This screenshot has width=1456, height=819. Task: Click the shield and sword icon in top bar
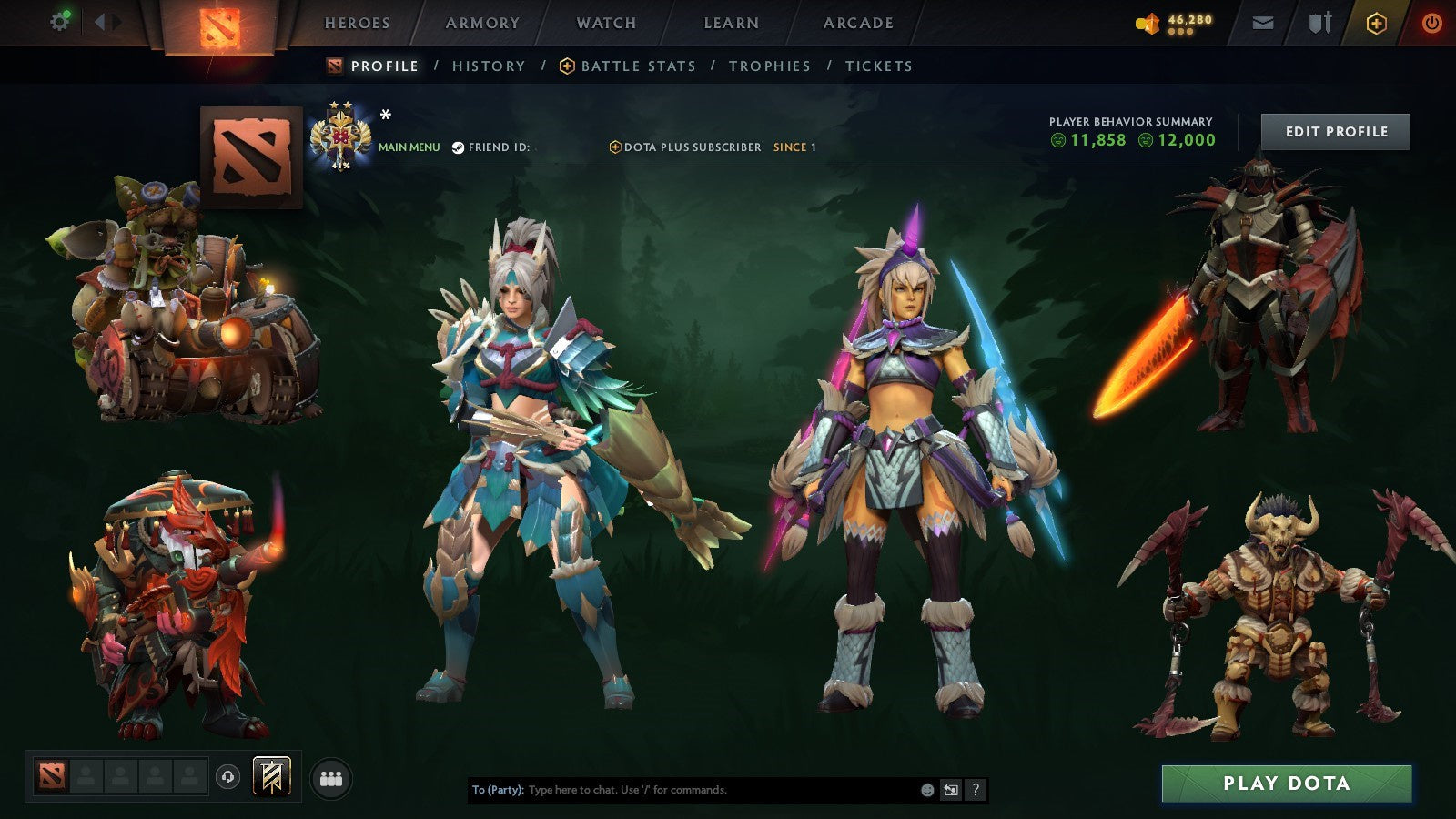[1319, 23]
